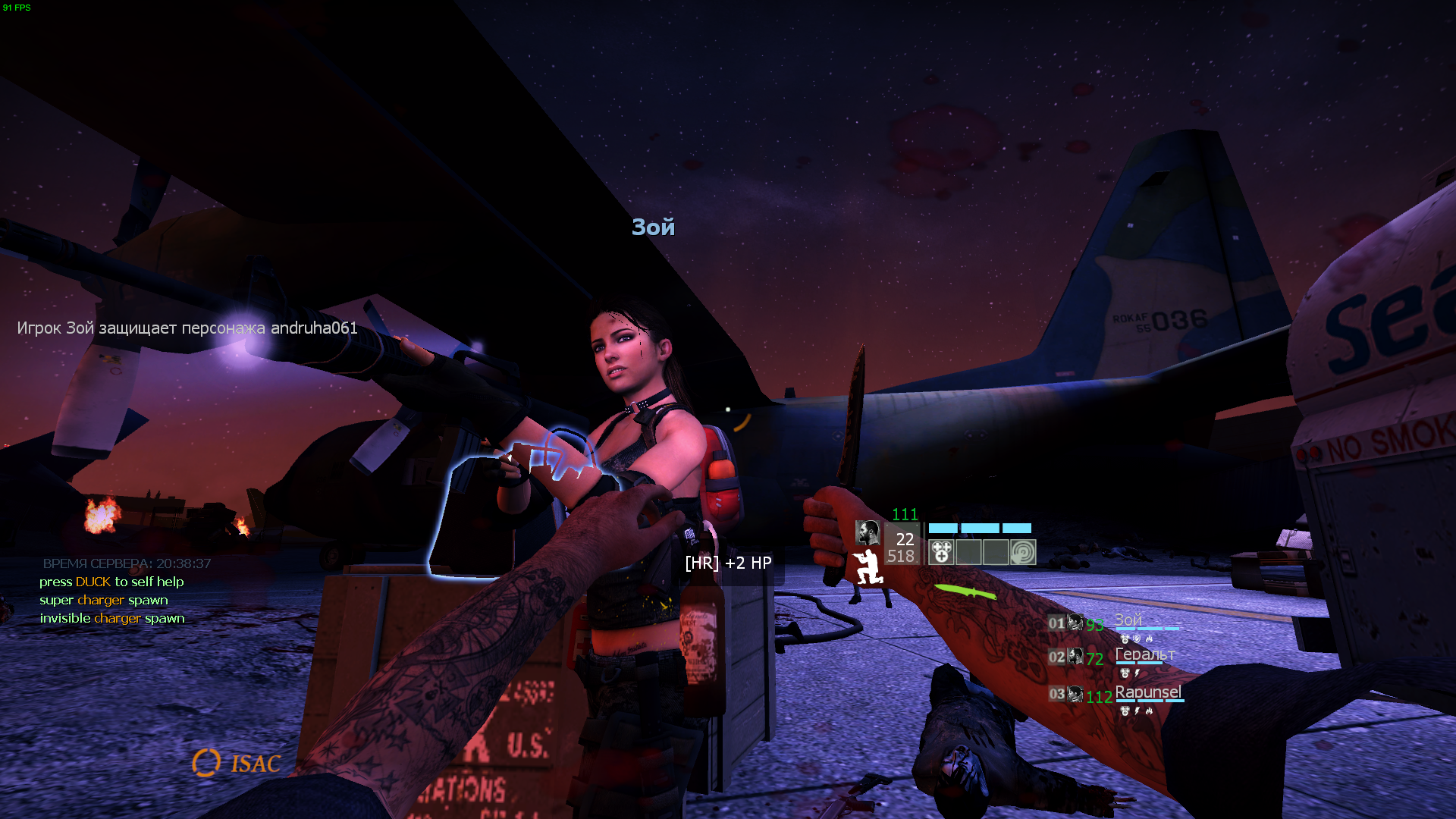Activate the concentric pulse rings skill icon
This screenshot has height=819, width=1456.
tap(1022, 552)
